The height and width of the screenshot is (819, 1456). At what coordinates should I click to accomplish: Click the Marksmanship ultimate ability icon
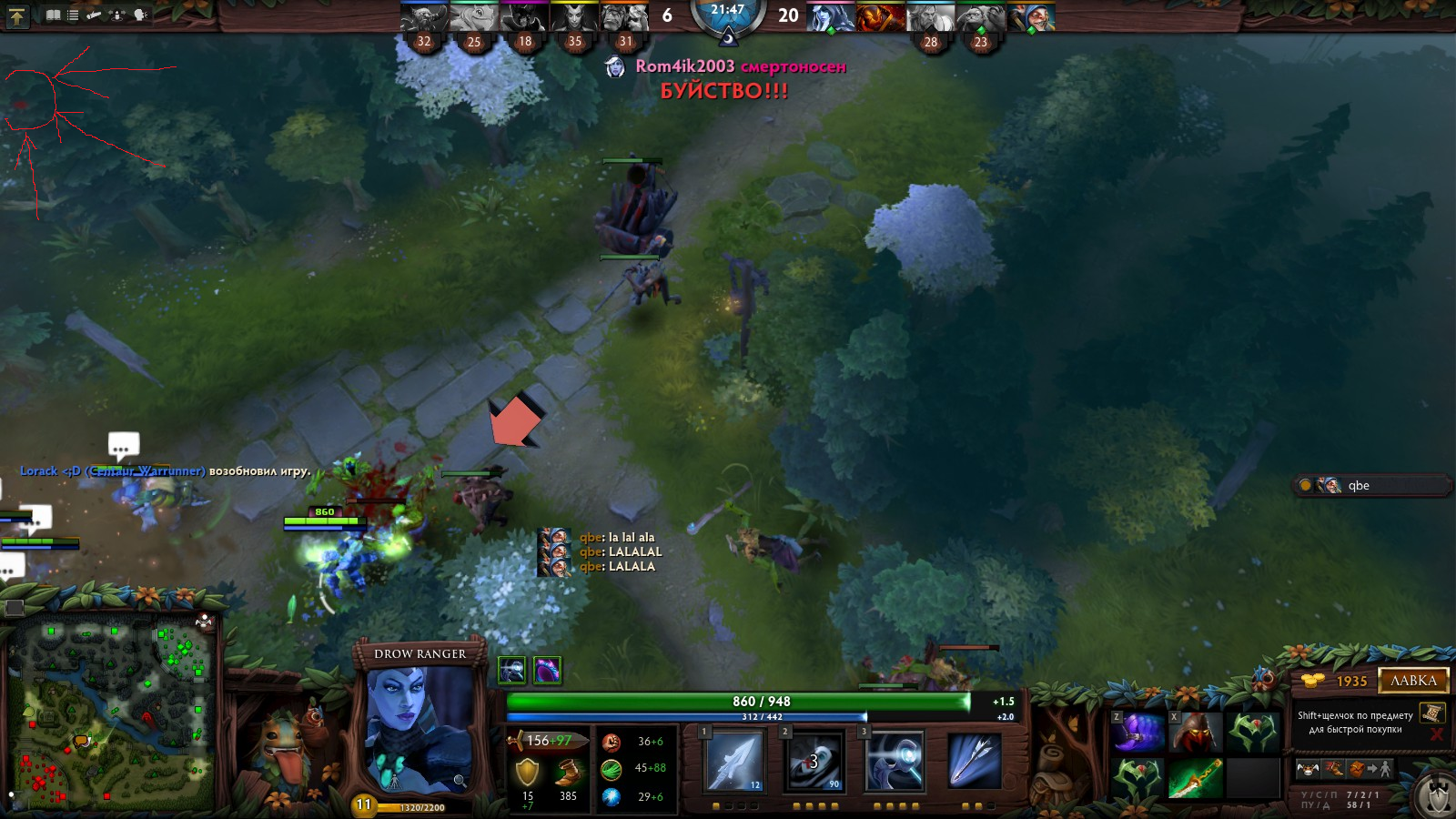point(975,761)
